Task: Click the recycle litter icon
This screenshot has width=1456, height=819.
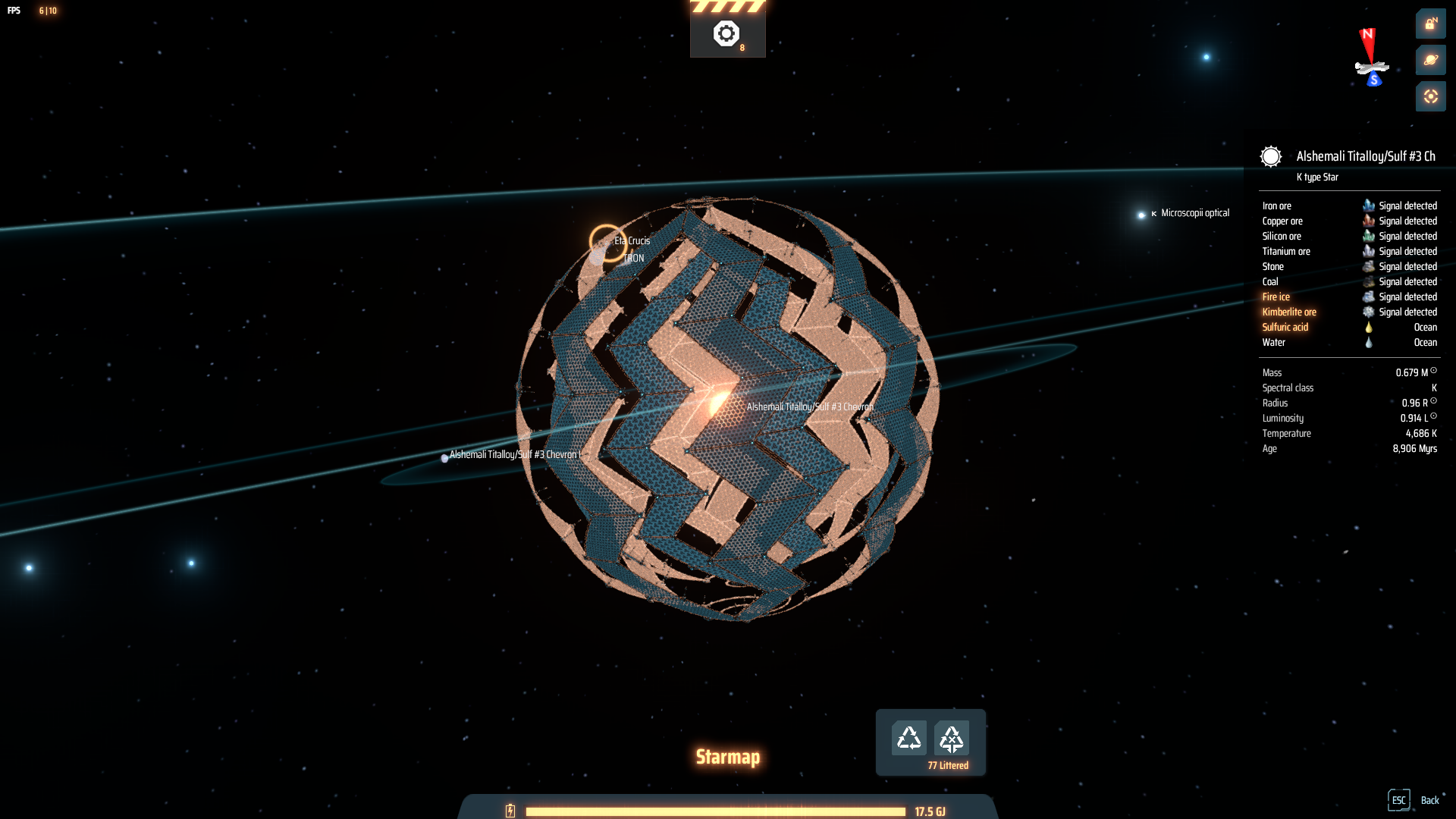Action: pos(911,736)
